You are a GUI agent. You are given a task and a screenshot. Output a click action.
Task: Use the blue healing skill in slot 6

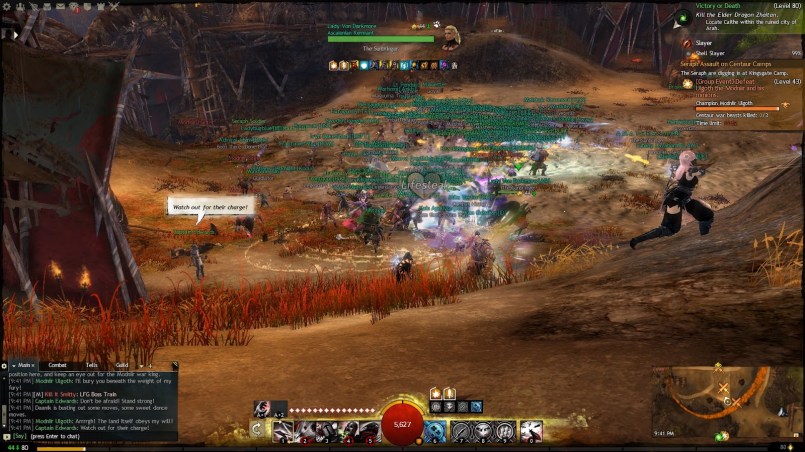click(x=436, y=431)
